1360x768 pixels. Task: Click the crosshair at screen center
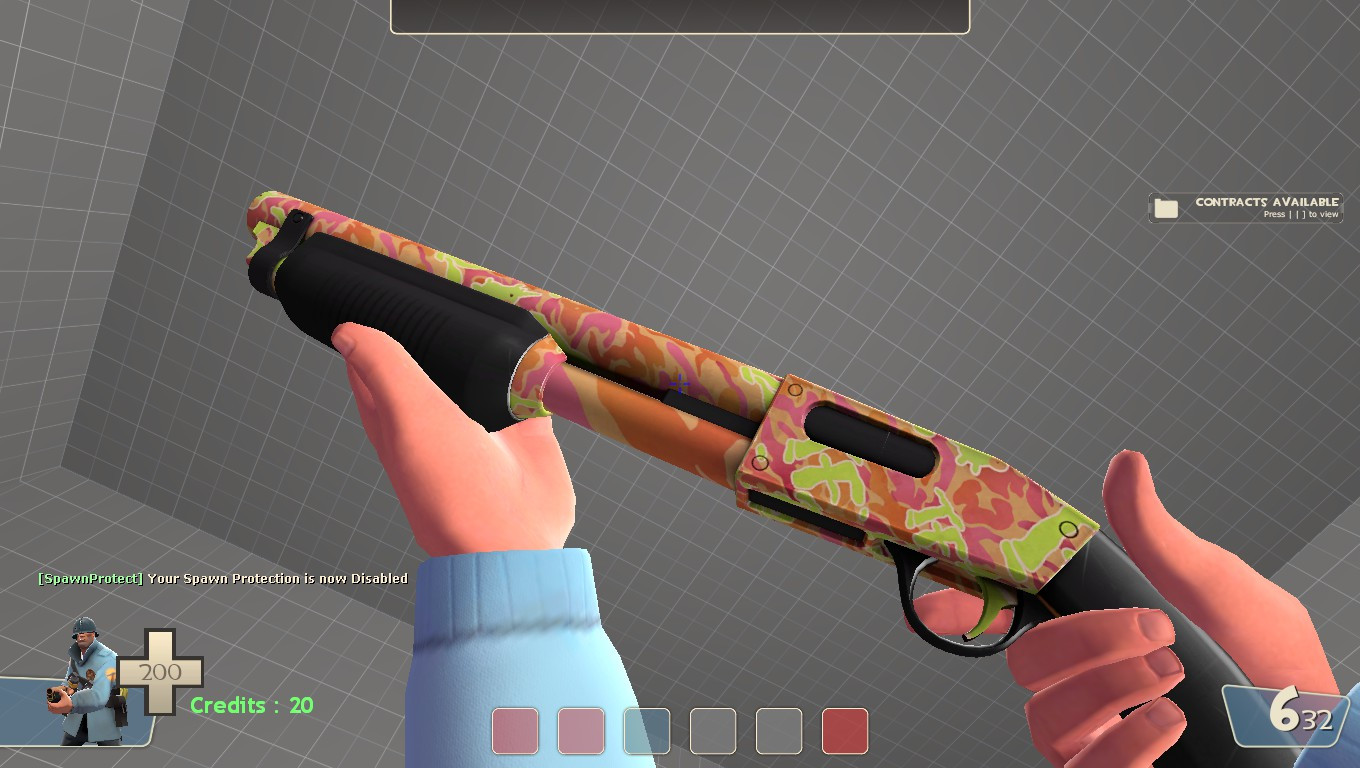click(x=680, y=384)
